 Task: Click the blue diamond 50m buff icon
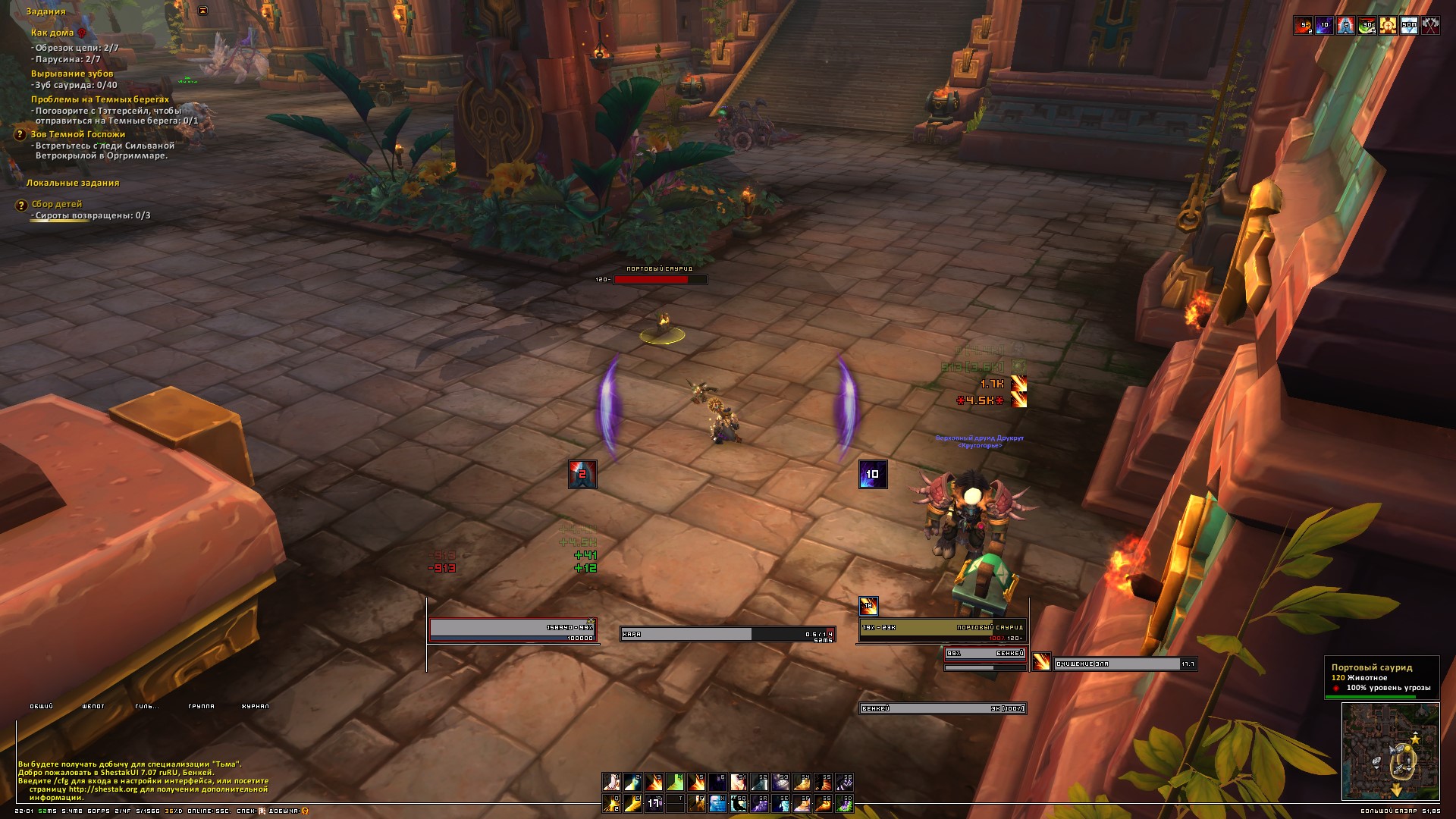(1409, 25)
